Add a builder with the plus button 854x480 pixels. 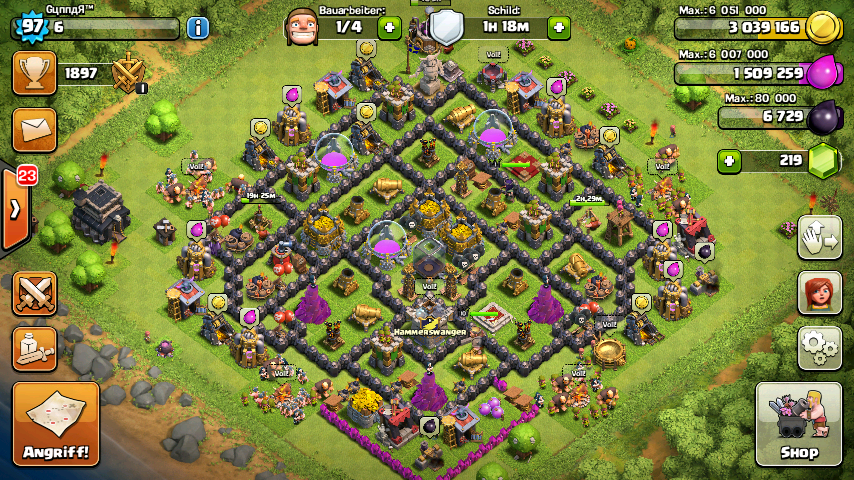(x=390, y=27)
